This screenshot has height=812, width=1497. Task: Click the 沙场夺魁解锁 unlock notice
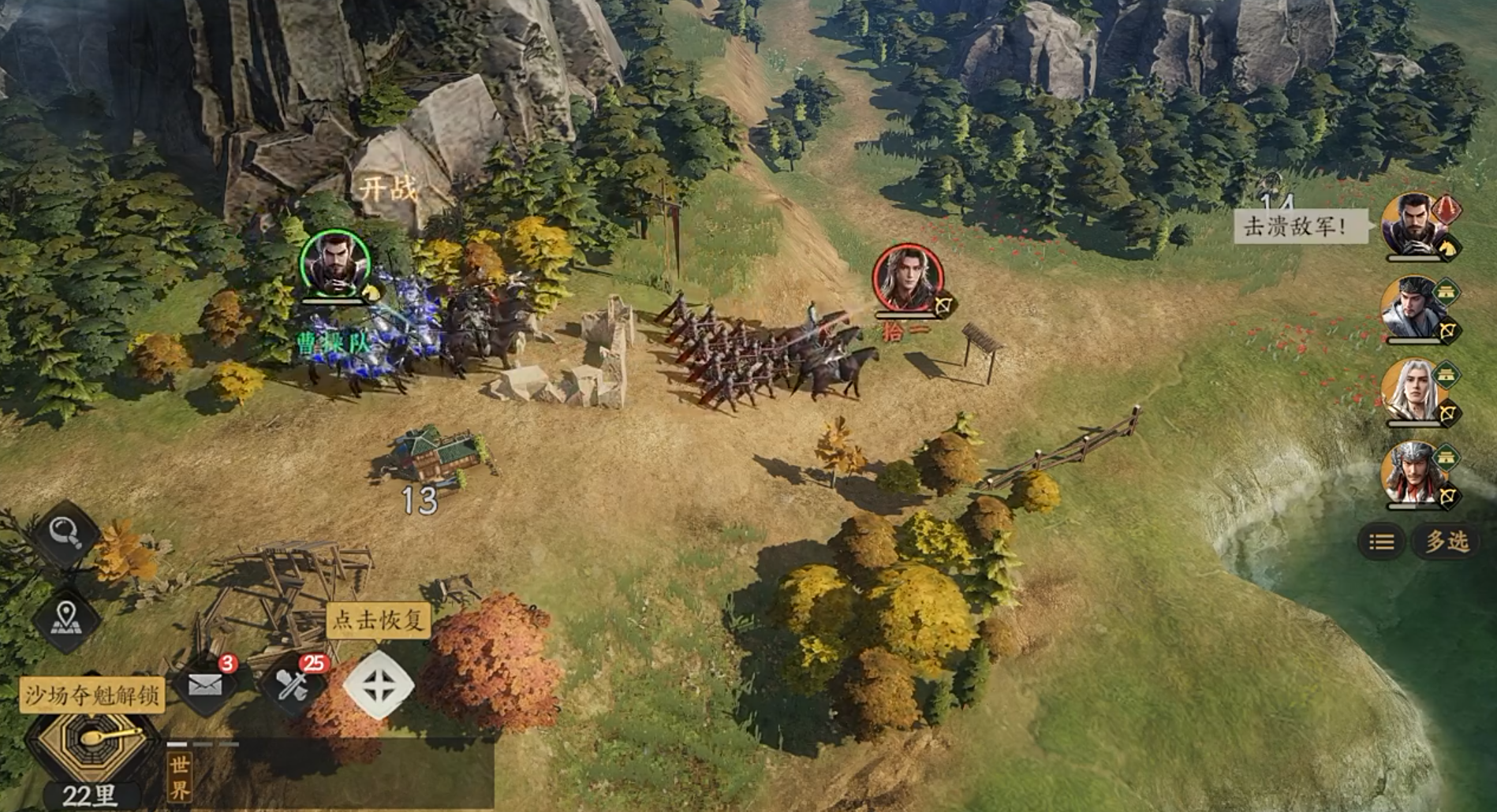pos(92,695)
